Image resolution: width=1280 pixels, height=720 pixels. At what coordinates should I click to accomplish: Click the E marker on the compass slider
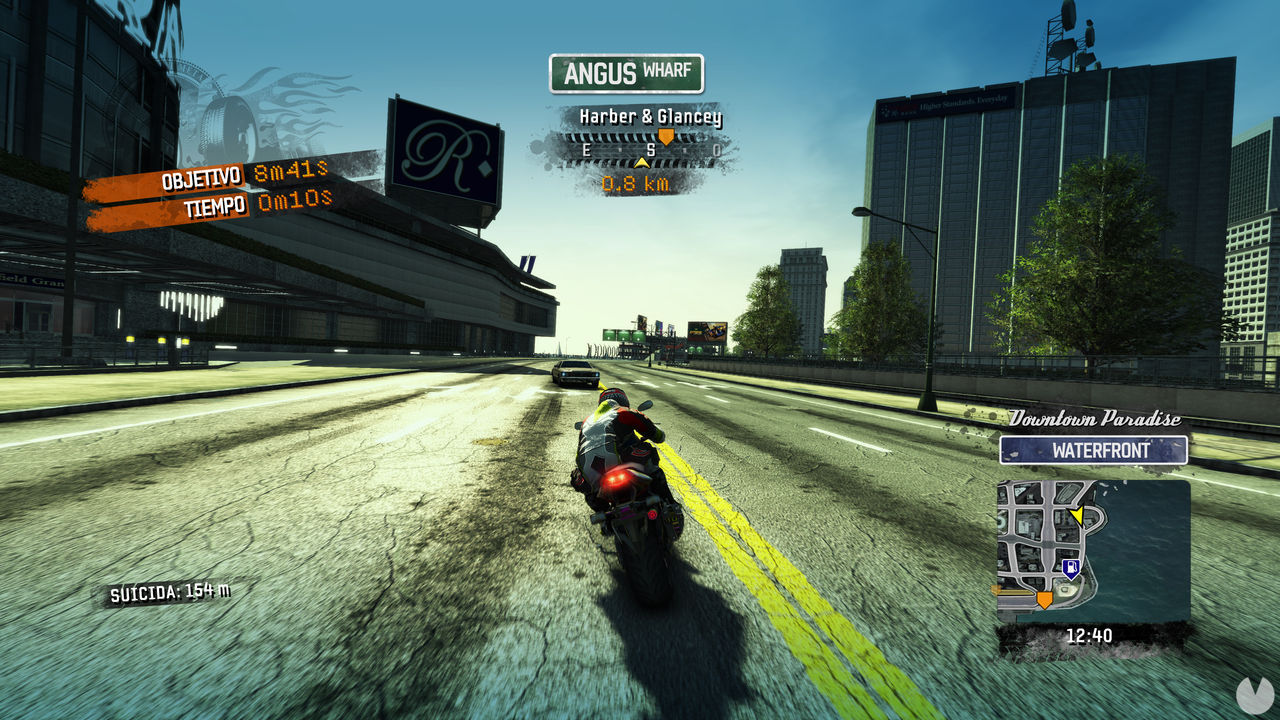pyautogui.click(x=586, y=149)
